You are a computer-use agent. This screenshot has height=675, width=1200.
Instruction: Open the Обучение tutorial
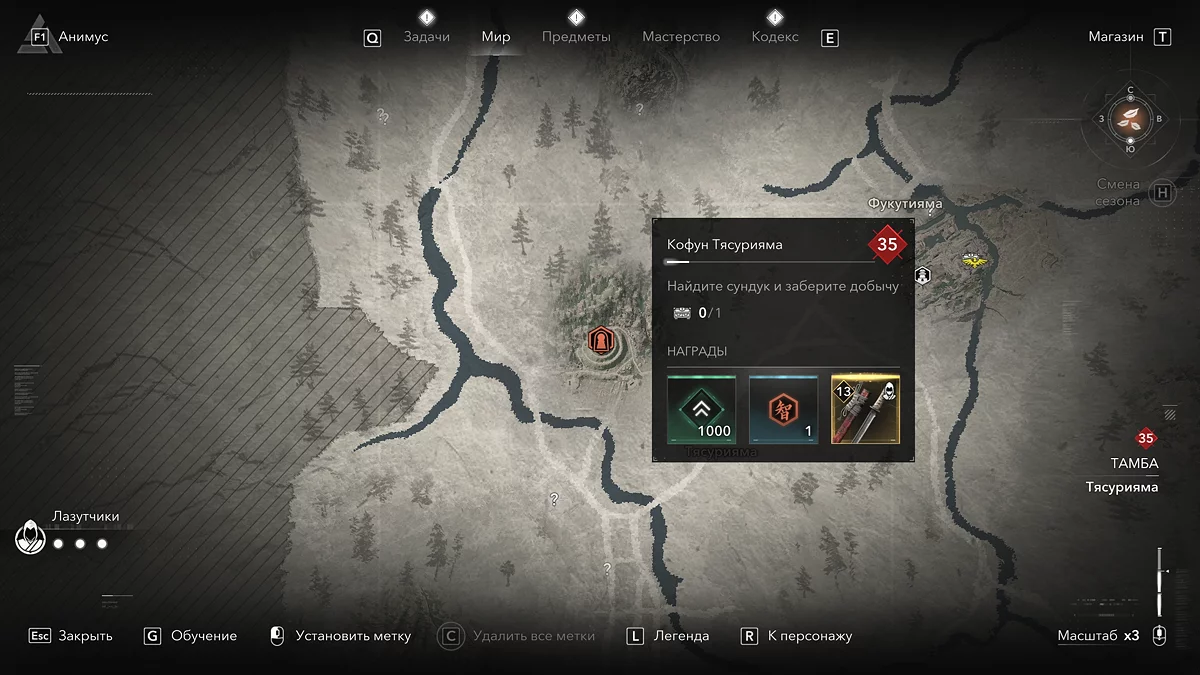coord(204,636)
